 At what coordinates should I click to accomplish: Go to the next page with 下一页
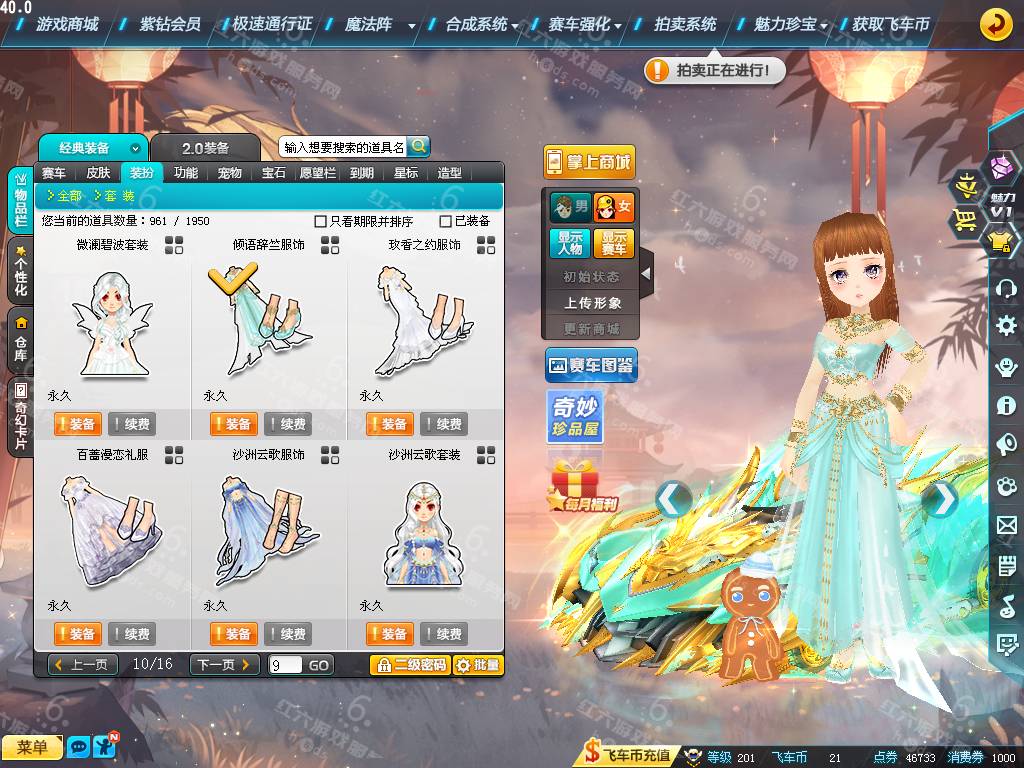pos(224,665)
